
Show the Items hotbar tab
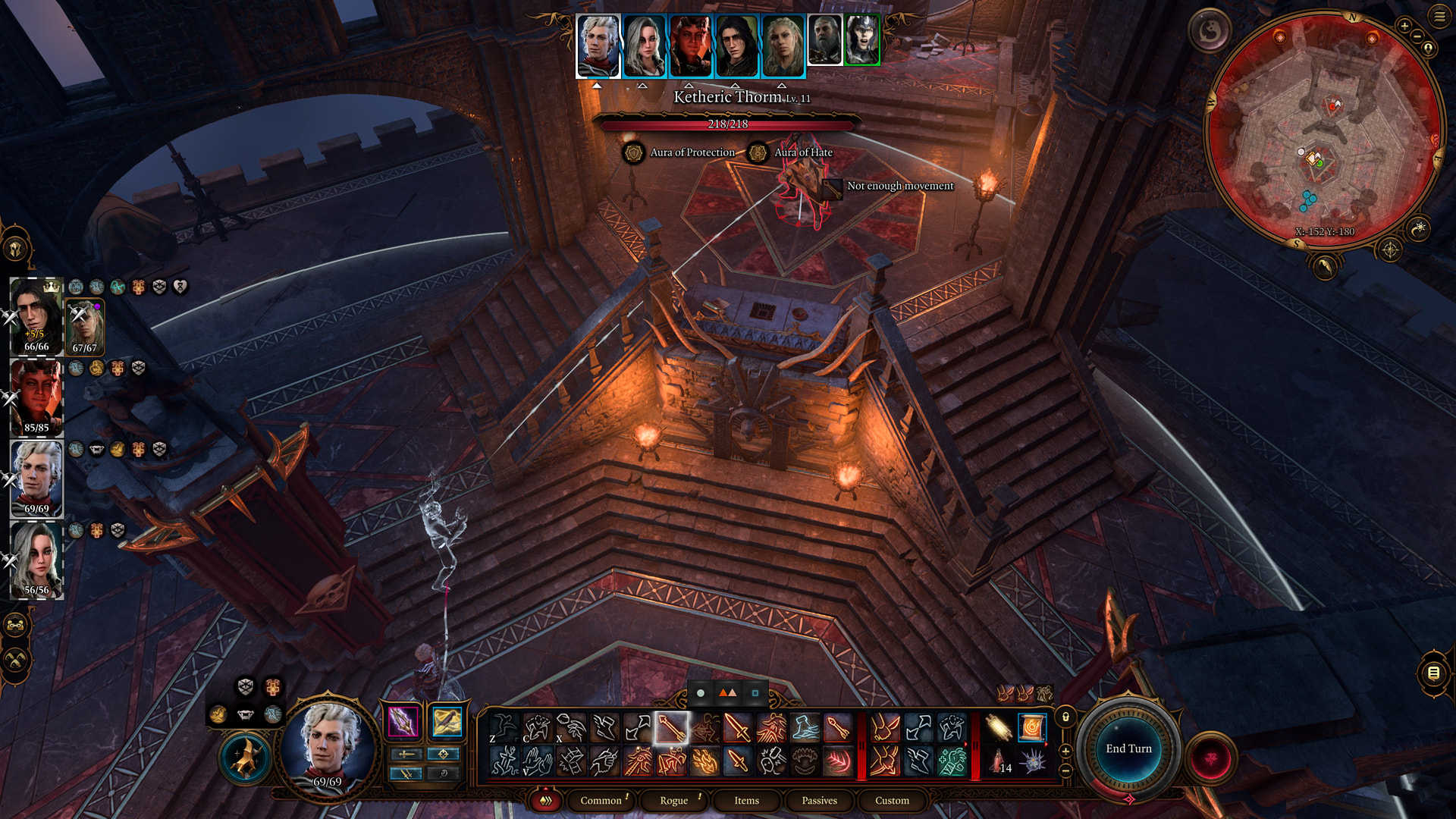[746, 801]
